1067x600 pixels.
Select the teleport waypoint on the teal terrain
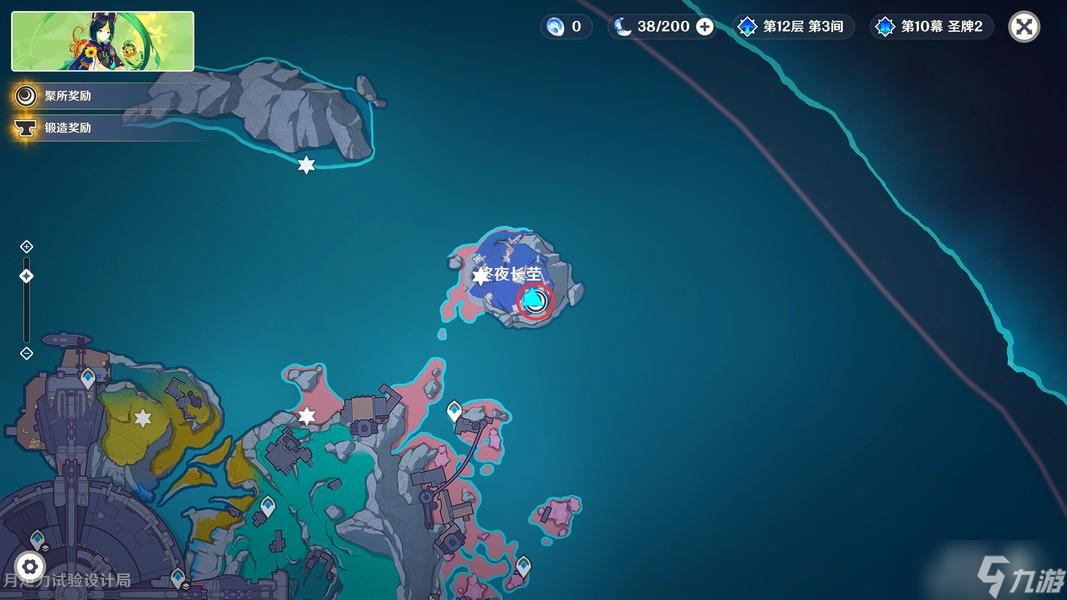click(x=268, y=507)
